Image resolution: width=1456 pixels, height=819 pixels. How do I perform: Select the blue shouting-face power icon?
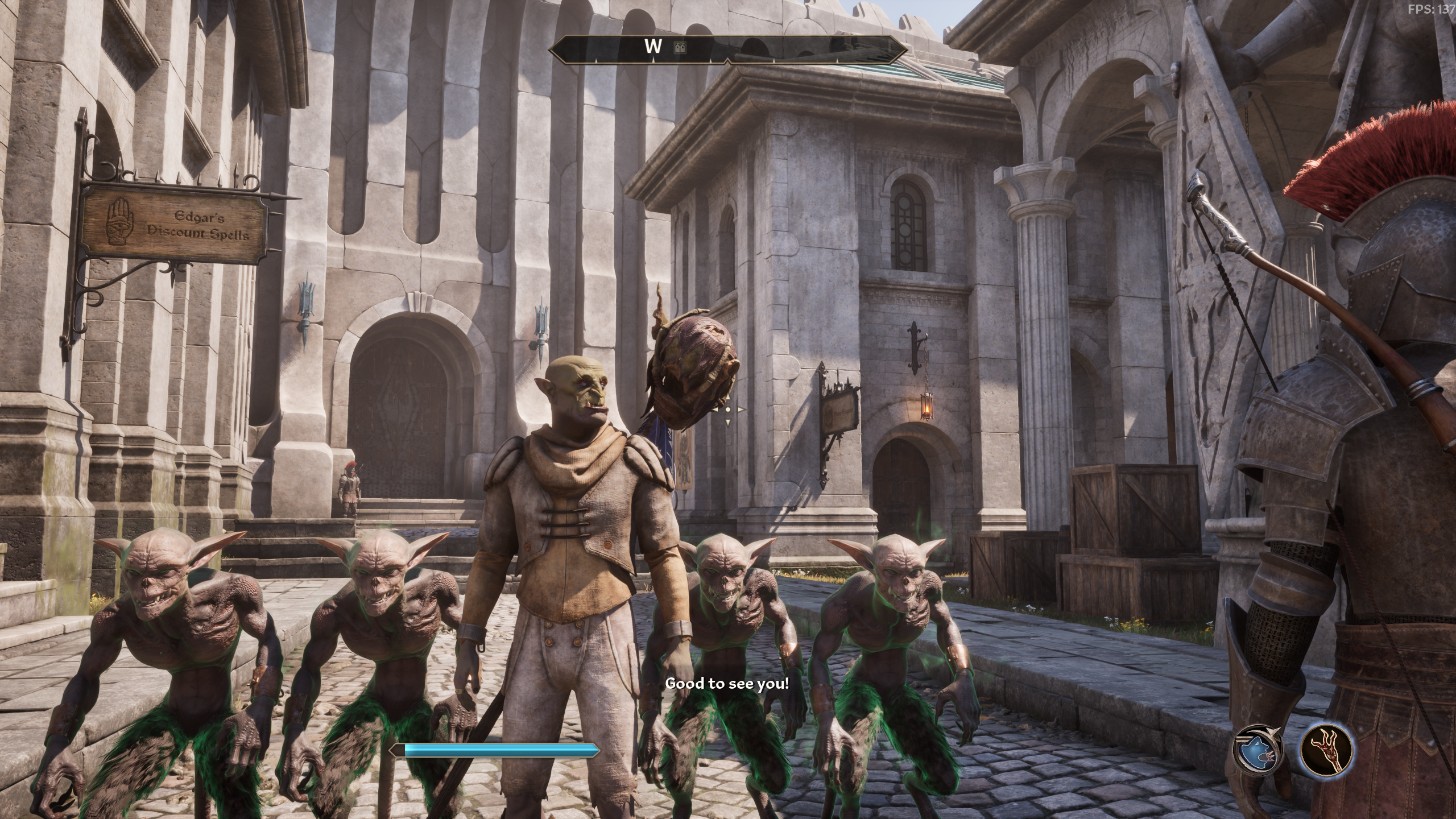point(1258,750)
